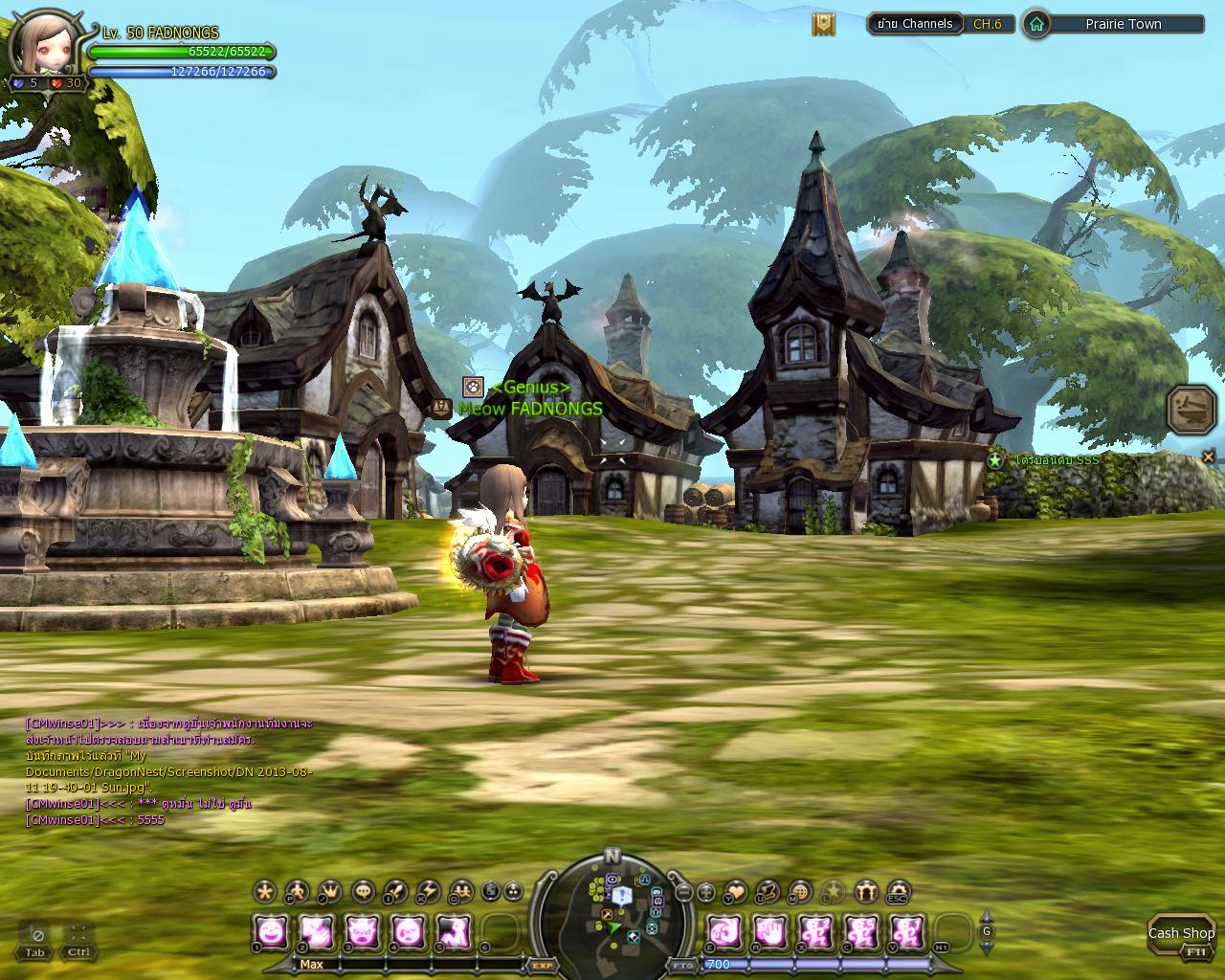Use the crying face emote slot
Image resolution: width=1225 pixels, height=980 pixels.
[409, 930]
